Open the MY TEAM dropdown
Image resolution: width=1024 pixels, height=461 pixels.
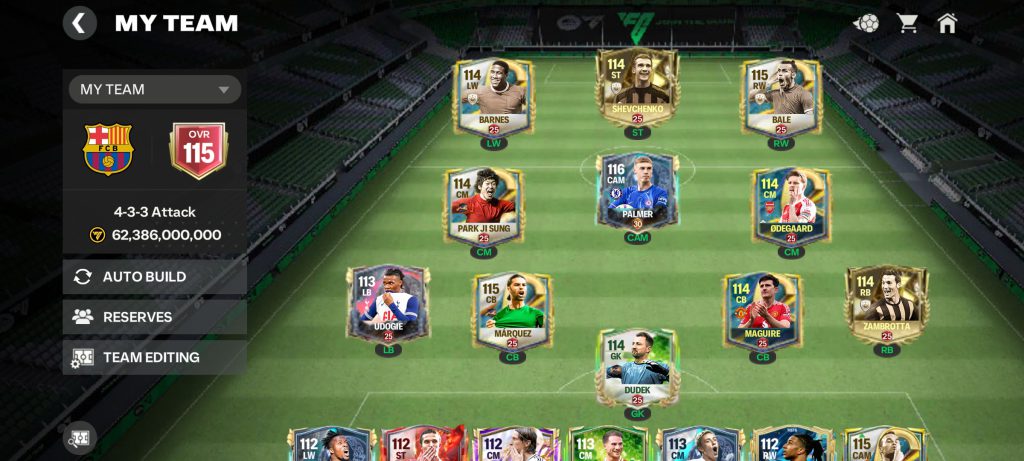tap(155, 89)
